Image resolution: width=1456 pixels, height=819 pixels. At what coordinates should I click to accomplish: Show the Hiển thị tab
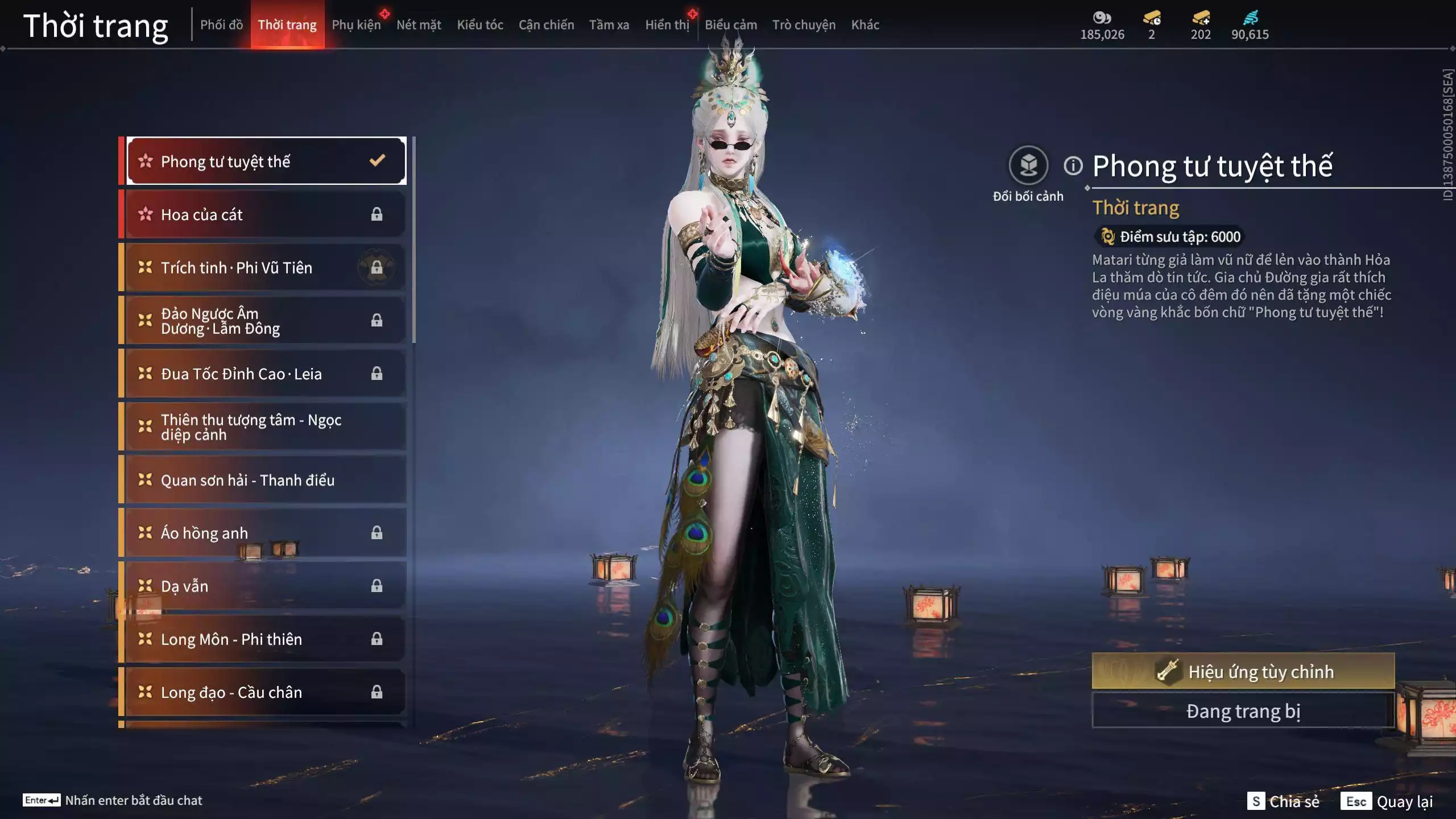tap(667, 25)
